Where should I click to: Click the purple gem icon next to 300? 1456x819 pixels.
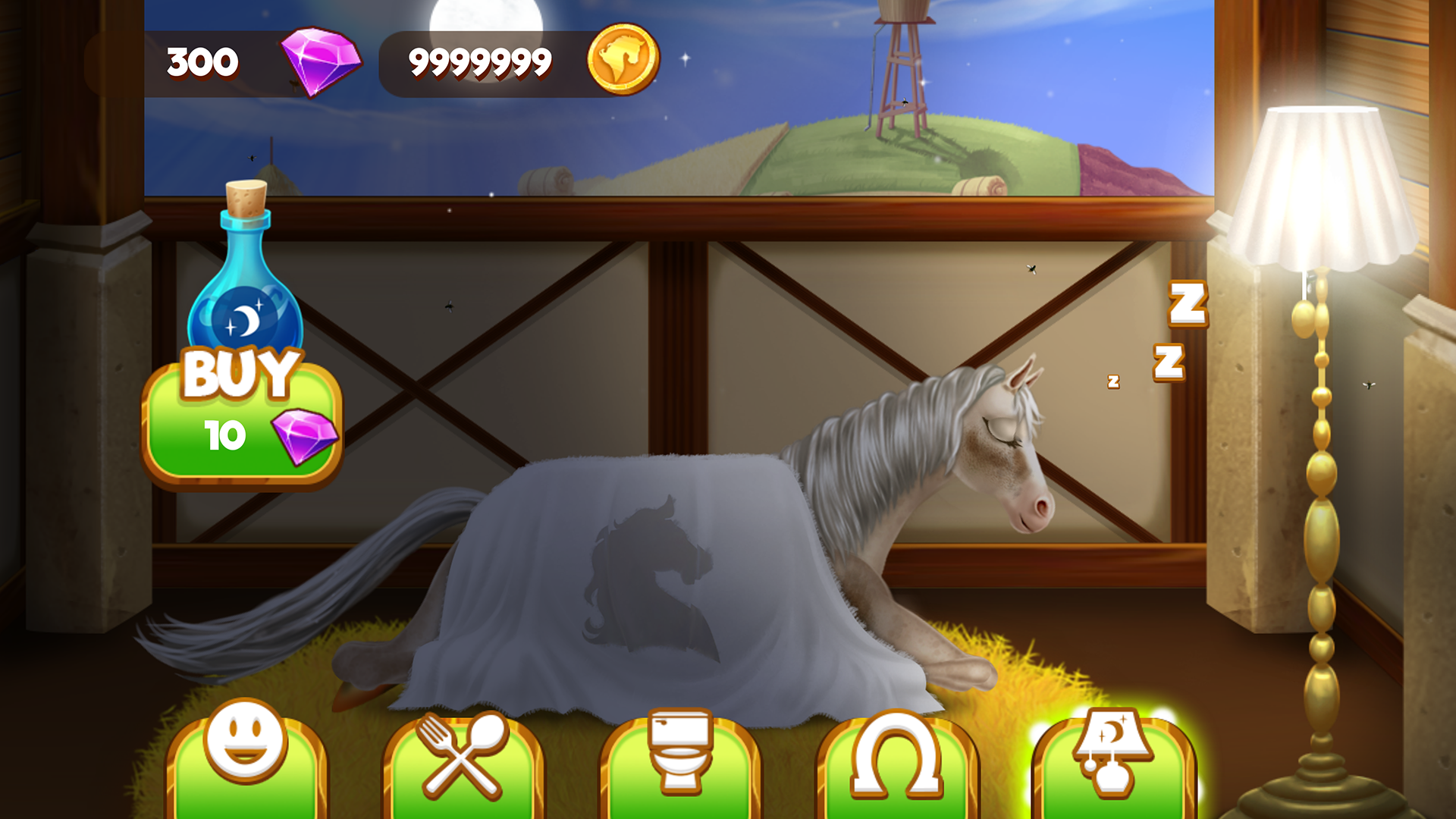[318, 61]
